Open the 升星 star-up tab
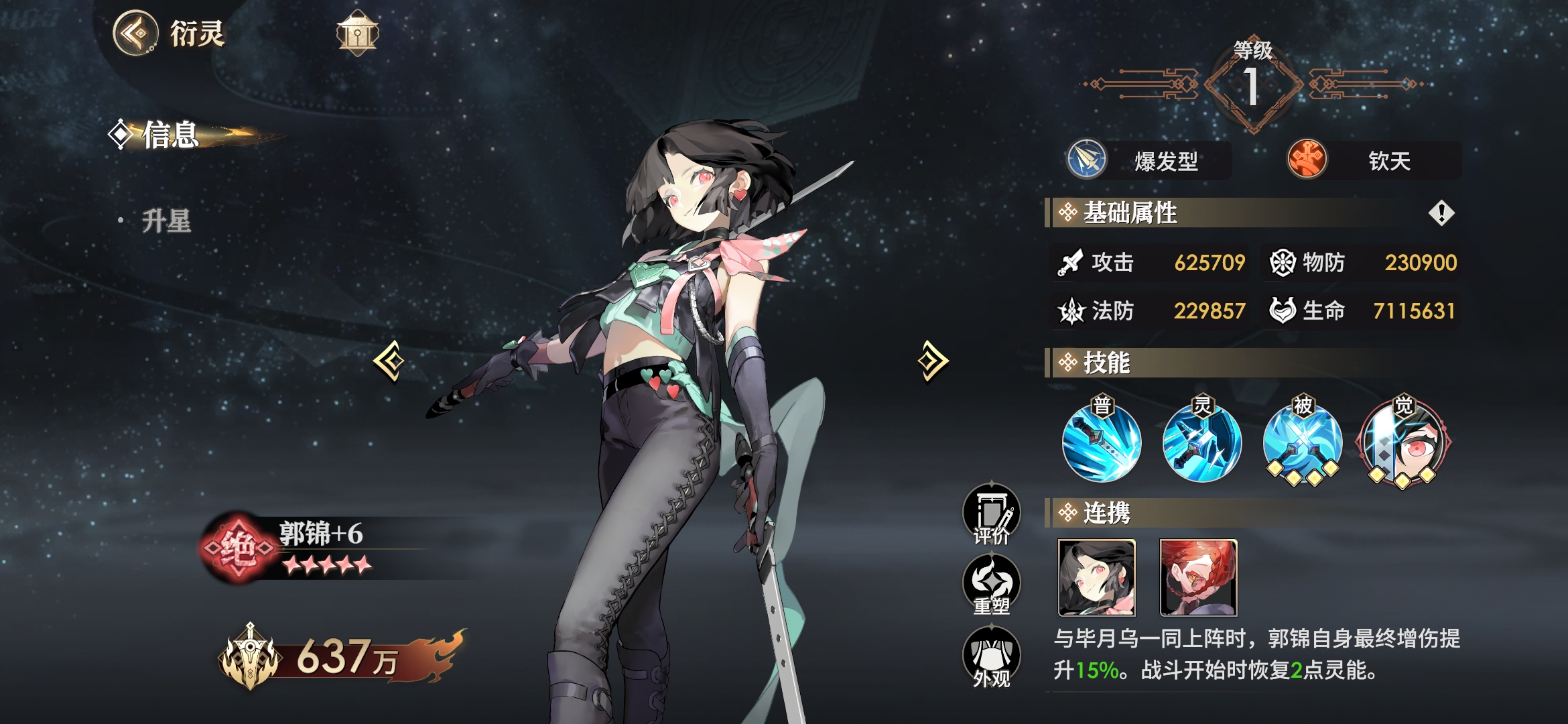The image size is (1568, 724). pyautogui.click(x=166, y=221)
